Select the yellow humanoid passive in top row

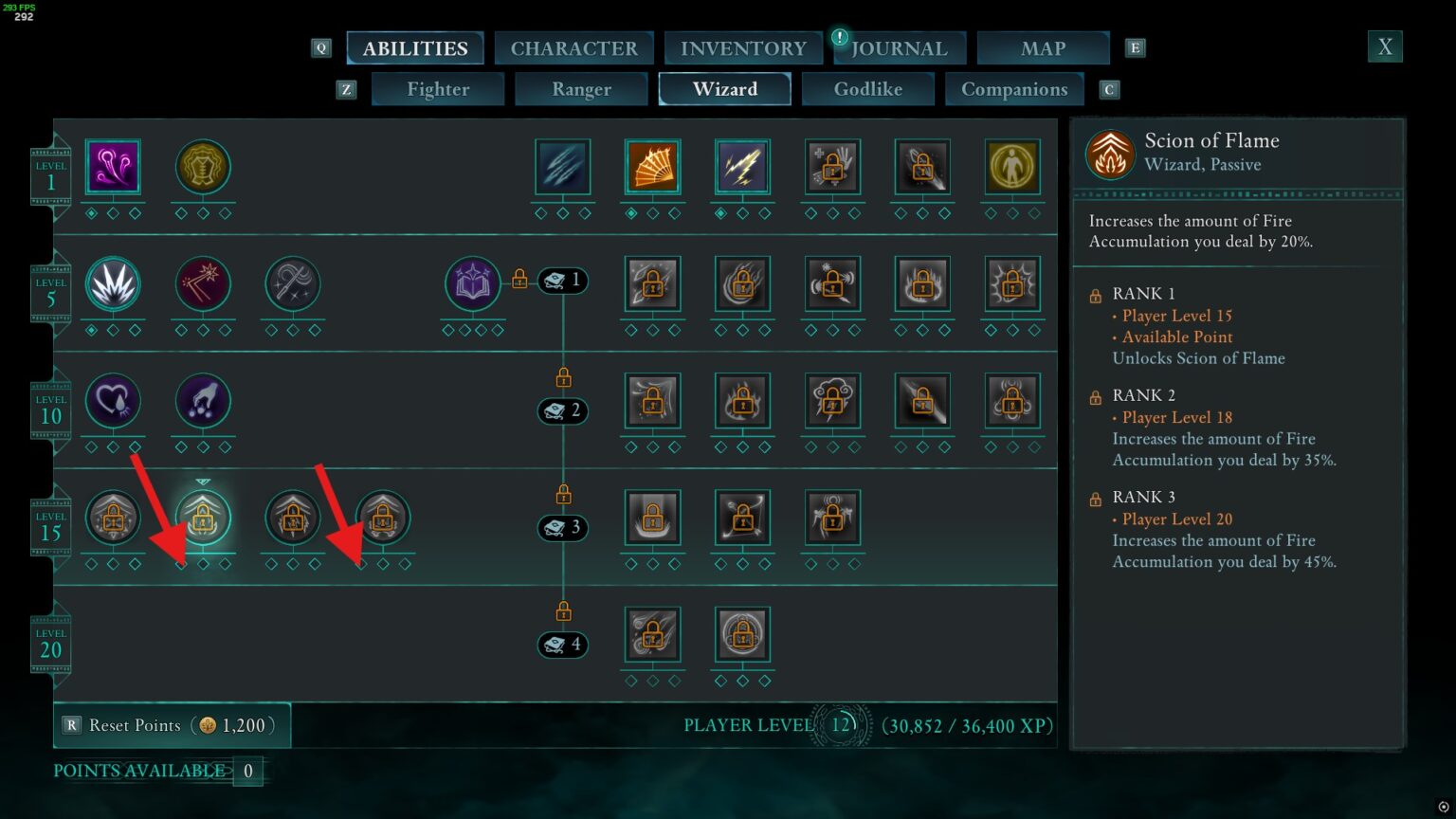tap(1012, 165)
